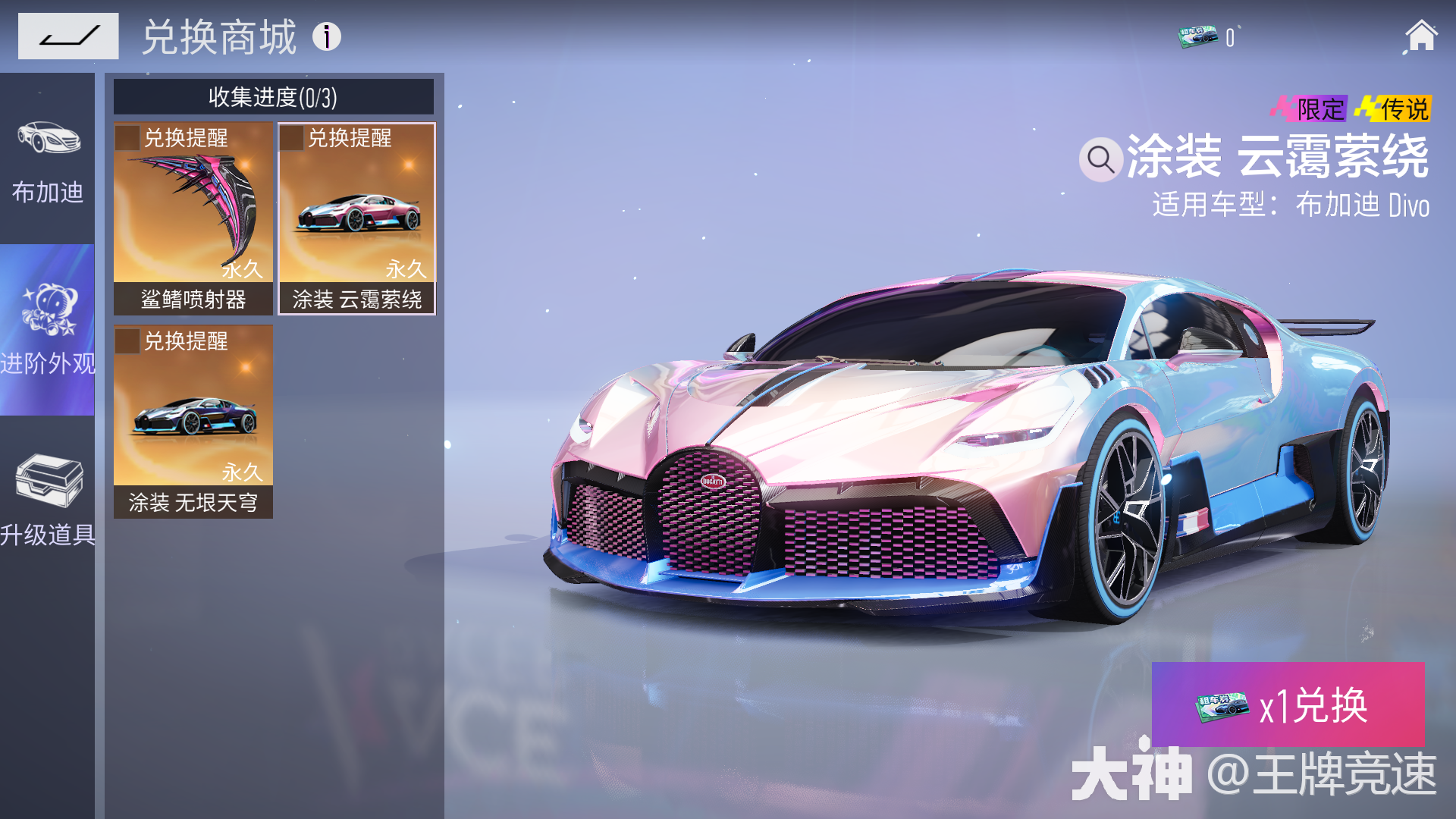Choose the 涂装 云霭萦绕 item card
Screen dimensions: 1456x819
point(356,218)
